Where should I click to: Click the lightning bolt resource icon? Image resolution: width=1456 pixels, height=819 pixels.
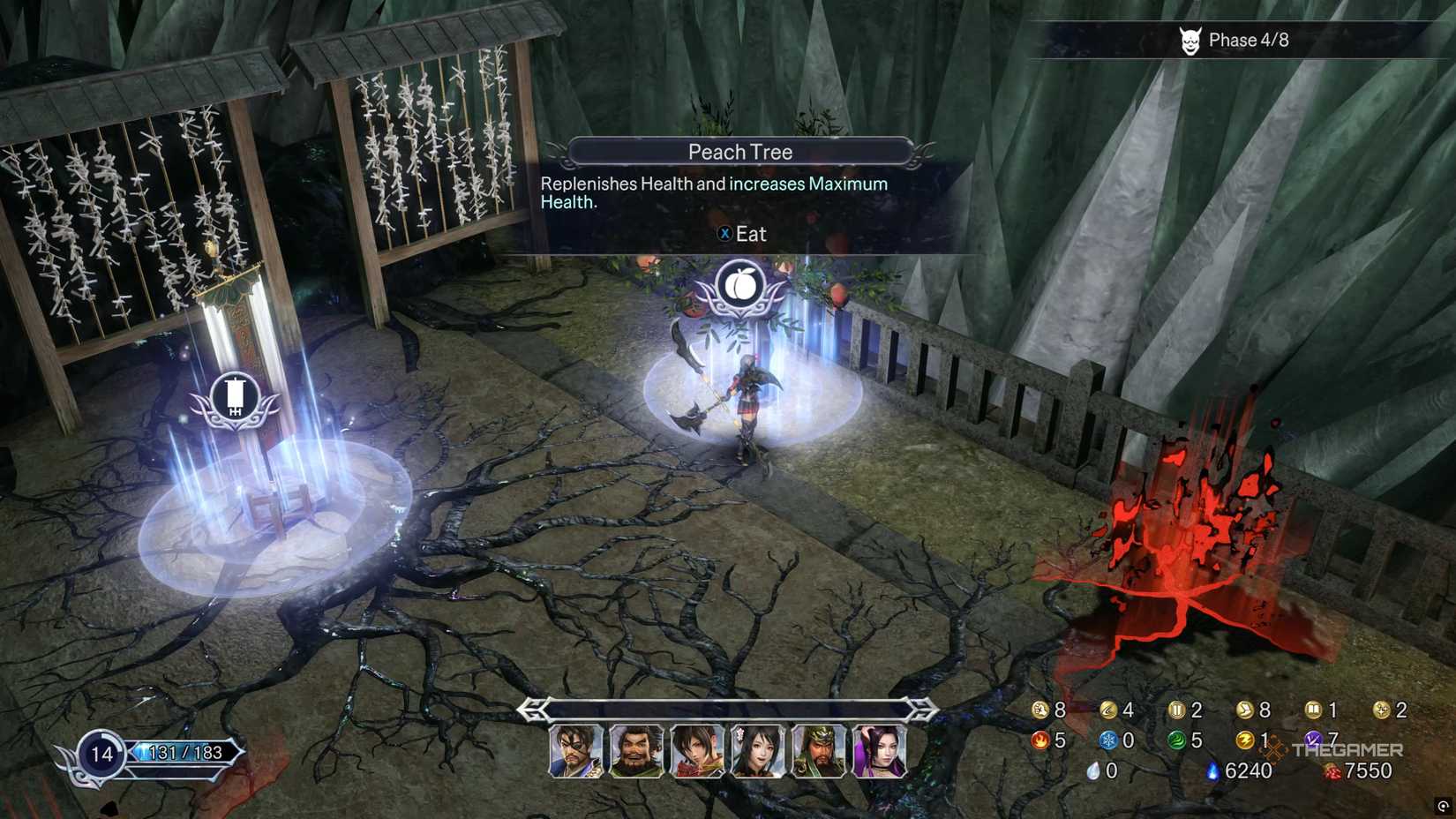click(x=1244, y=740)
